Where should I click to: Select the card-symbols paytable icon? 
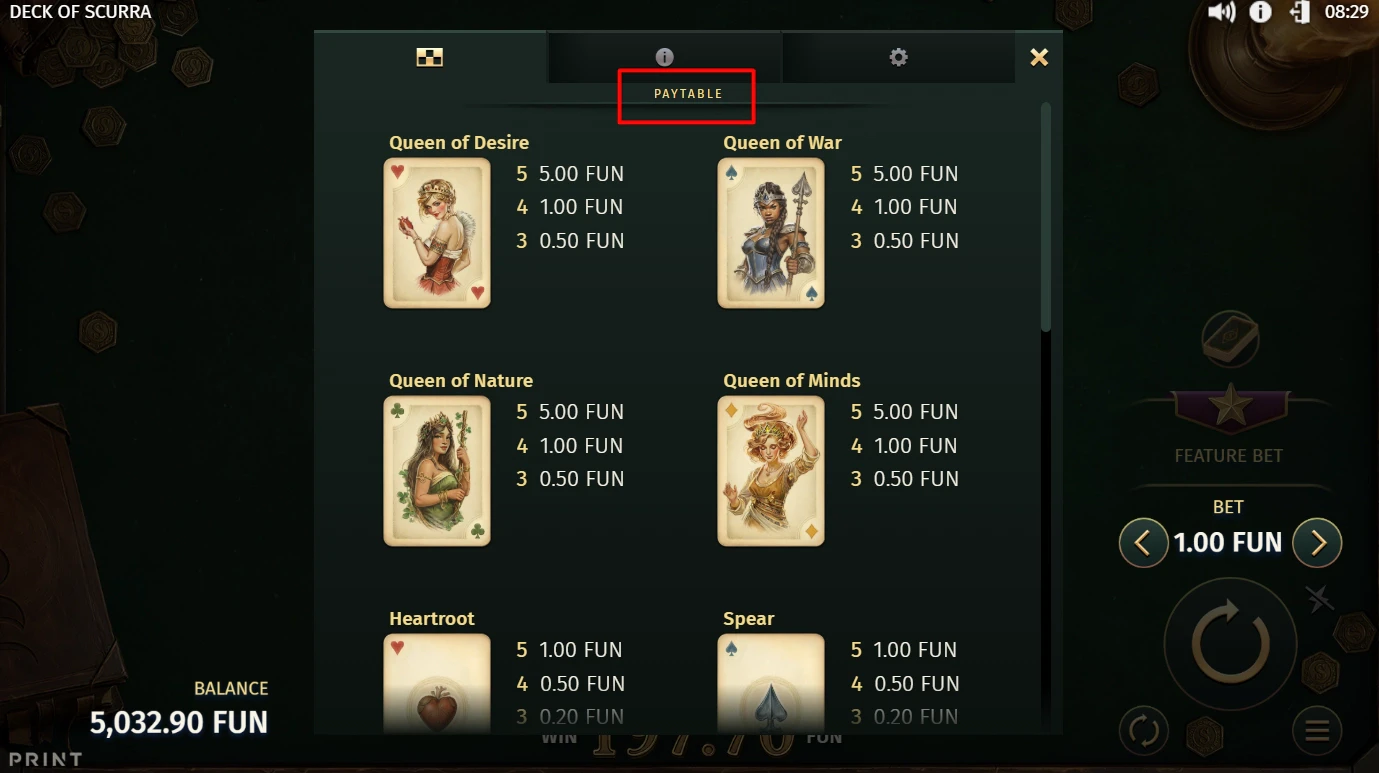pos(430,57)
